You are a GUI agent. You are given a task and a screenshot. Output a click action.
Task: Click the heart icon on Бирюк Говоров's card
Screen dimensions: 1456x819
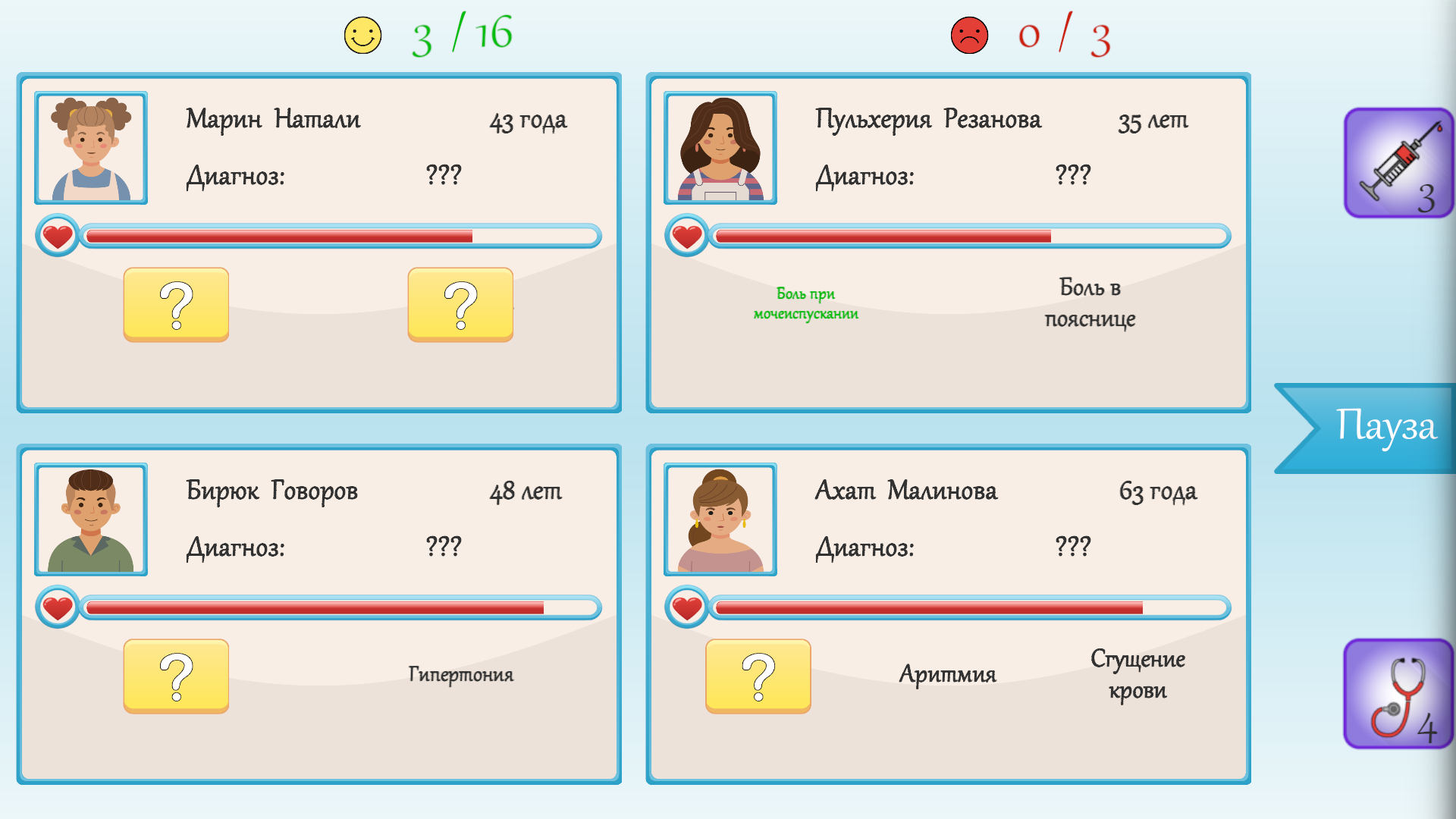56,607
